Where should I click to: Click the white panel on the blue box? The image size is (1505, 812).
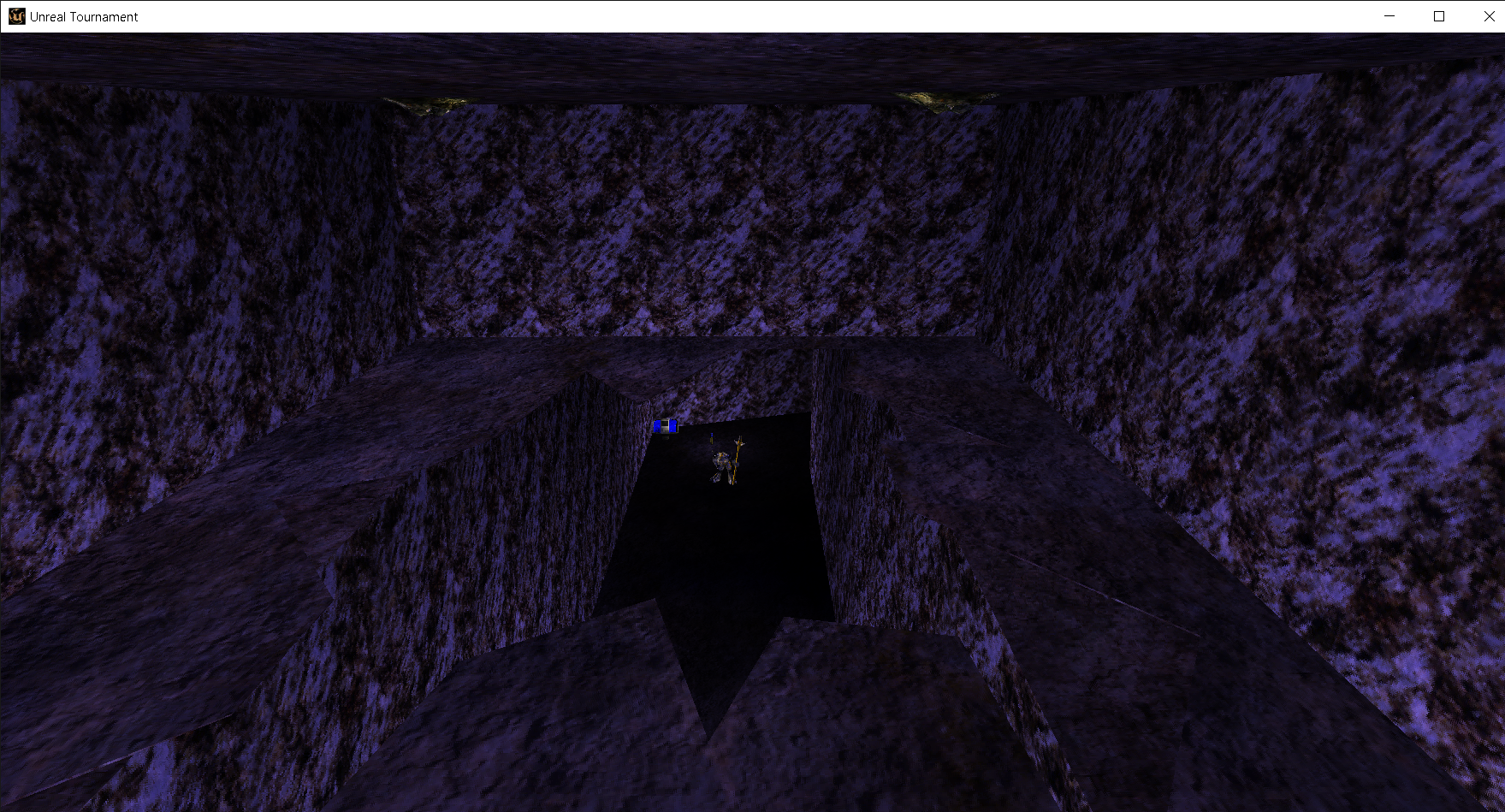click(664, 424)
